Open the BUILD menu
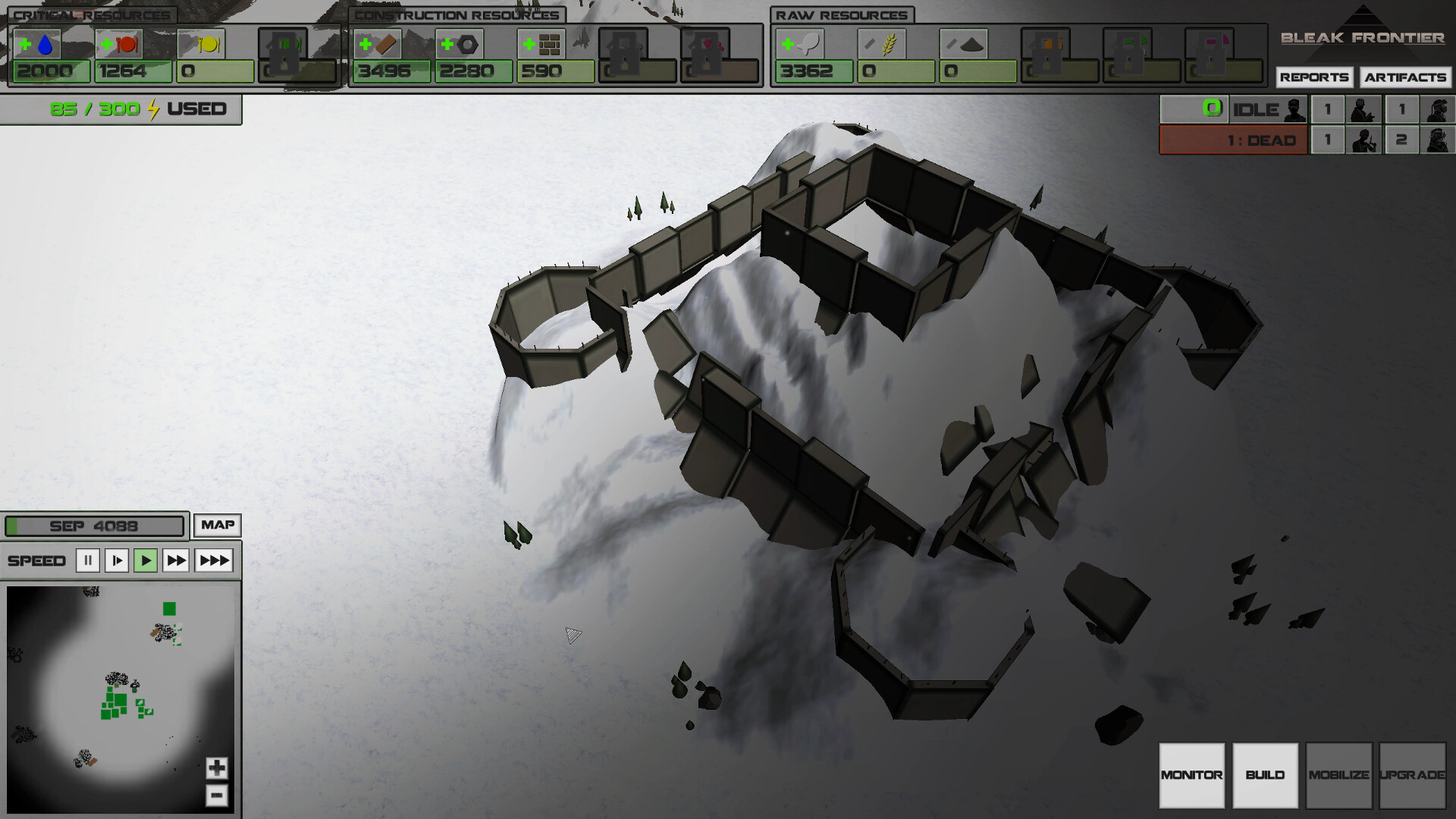Screen dimensions: 1456x819 point(1265,776)
